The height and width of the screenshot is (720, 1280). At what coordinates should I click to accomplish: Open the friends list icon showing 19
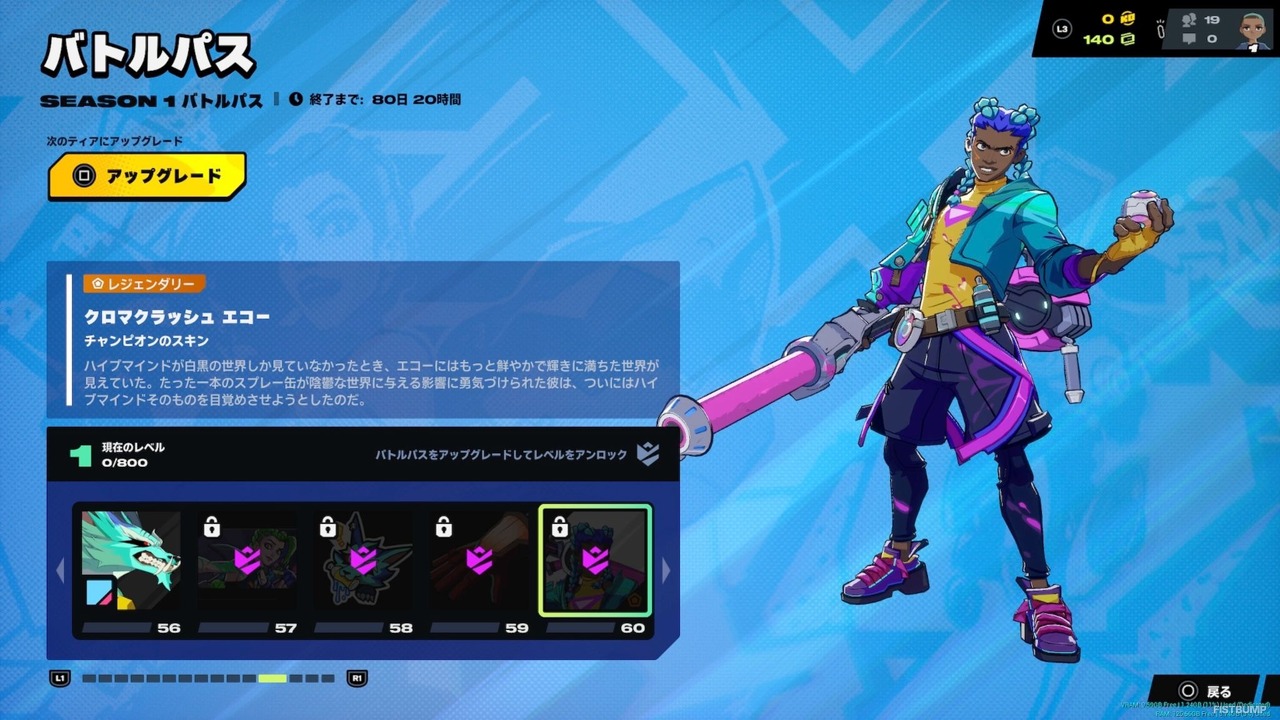coord(1190,19)
